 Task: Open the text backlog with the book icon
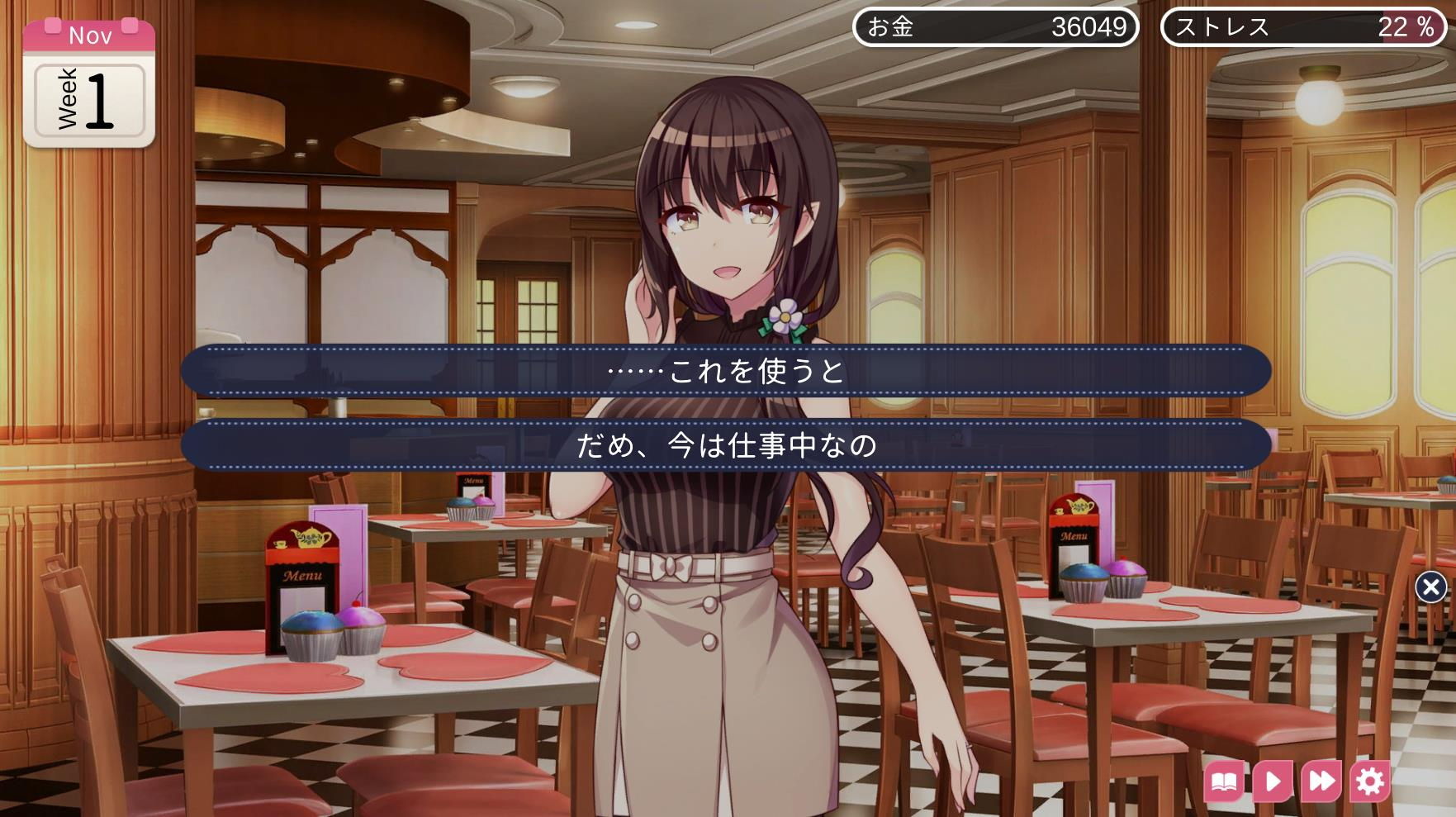pyautogui.click(x=1226, y=781)
